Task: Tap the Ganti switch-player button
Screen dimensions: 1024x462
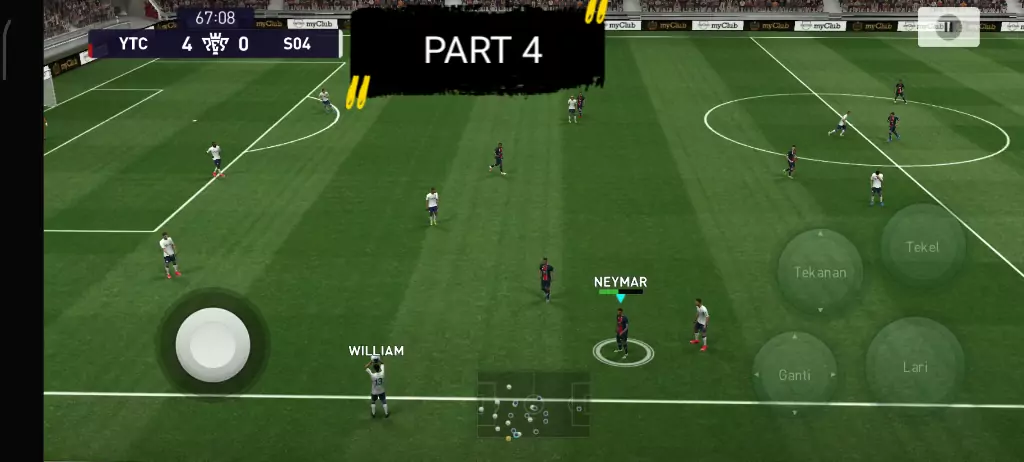Action: (x=795, y=375)
